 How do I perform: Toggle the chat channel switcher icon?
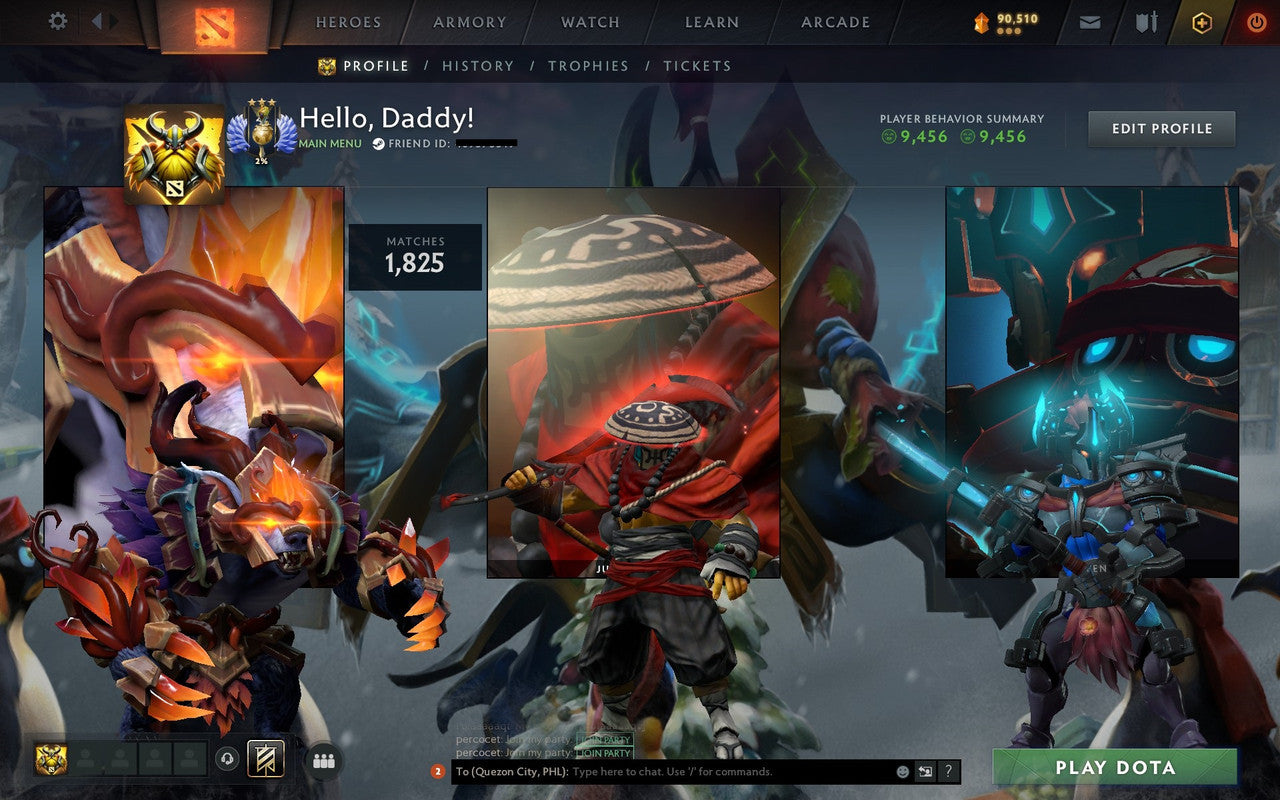coord(924,770)
